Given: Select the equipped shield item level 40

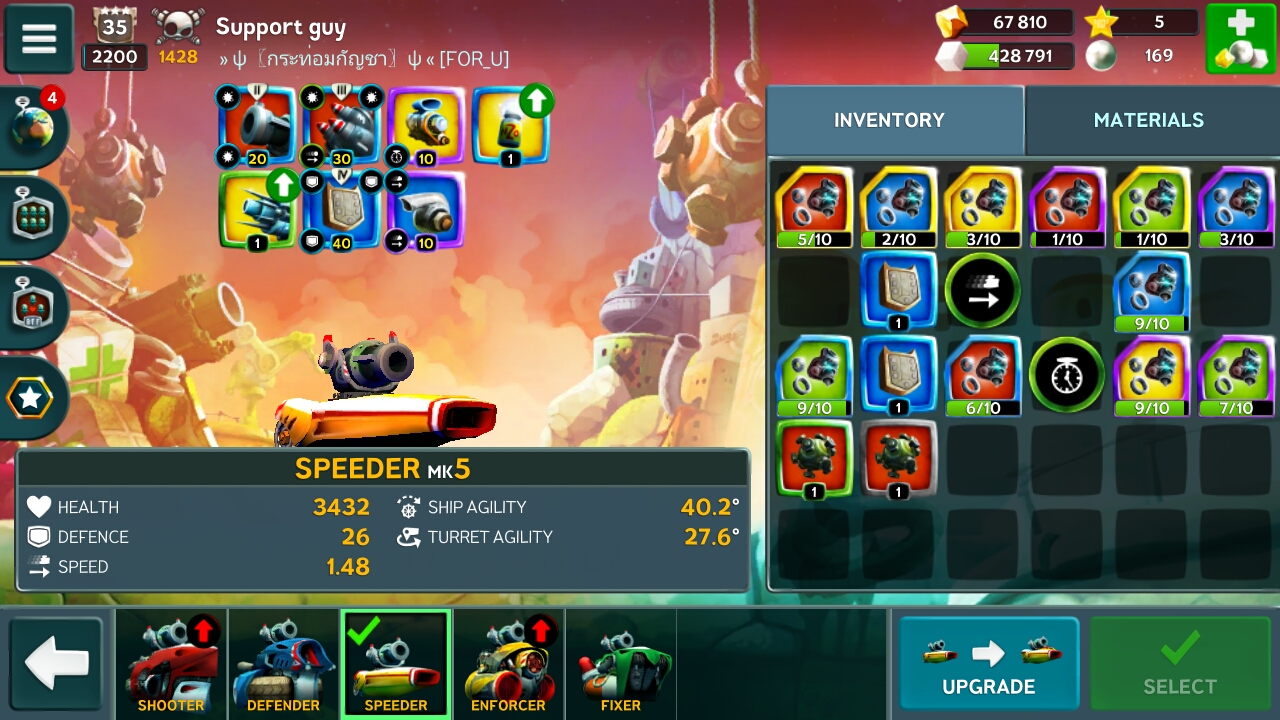Looking at the screenshot, I should [342, 210].
